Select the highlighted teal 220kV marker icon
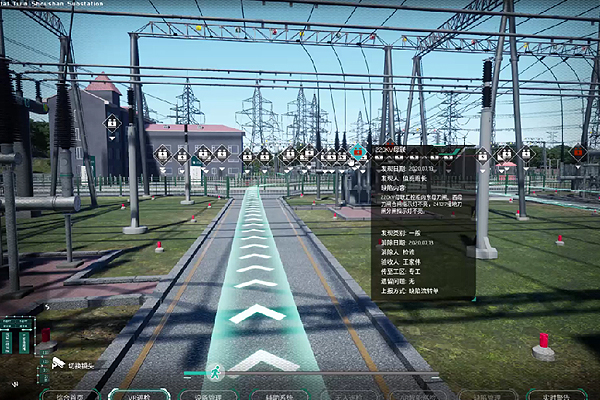Image resolution: width=600 pixels, height=400 pixels. pos(358,152)
